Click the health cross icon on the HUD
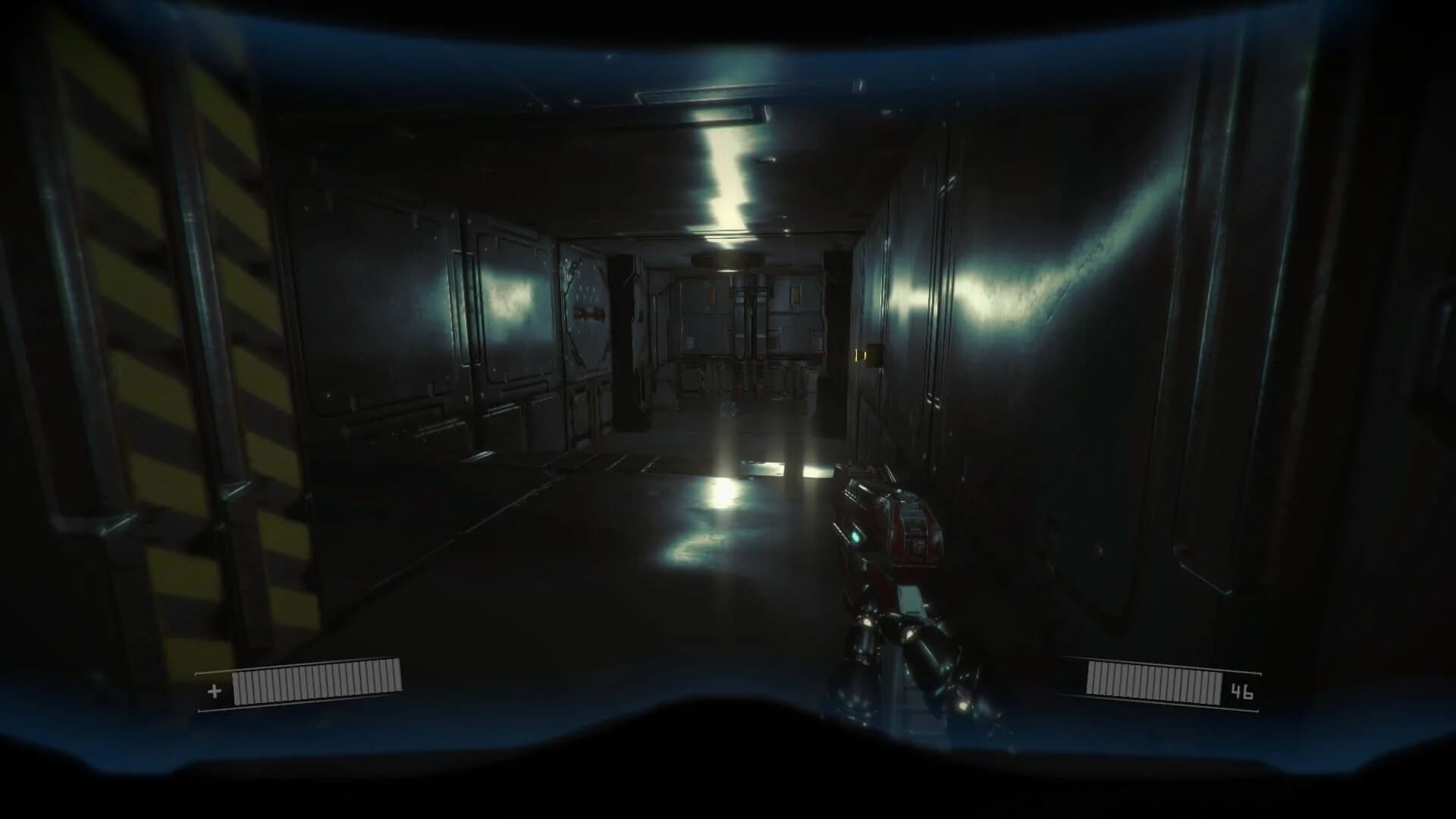1456x819 pixels. [x=215, y=692]
